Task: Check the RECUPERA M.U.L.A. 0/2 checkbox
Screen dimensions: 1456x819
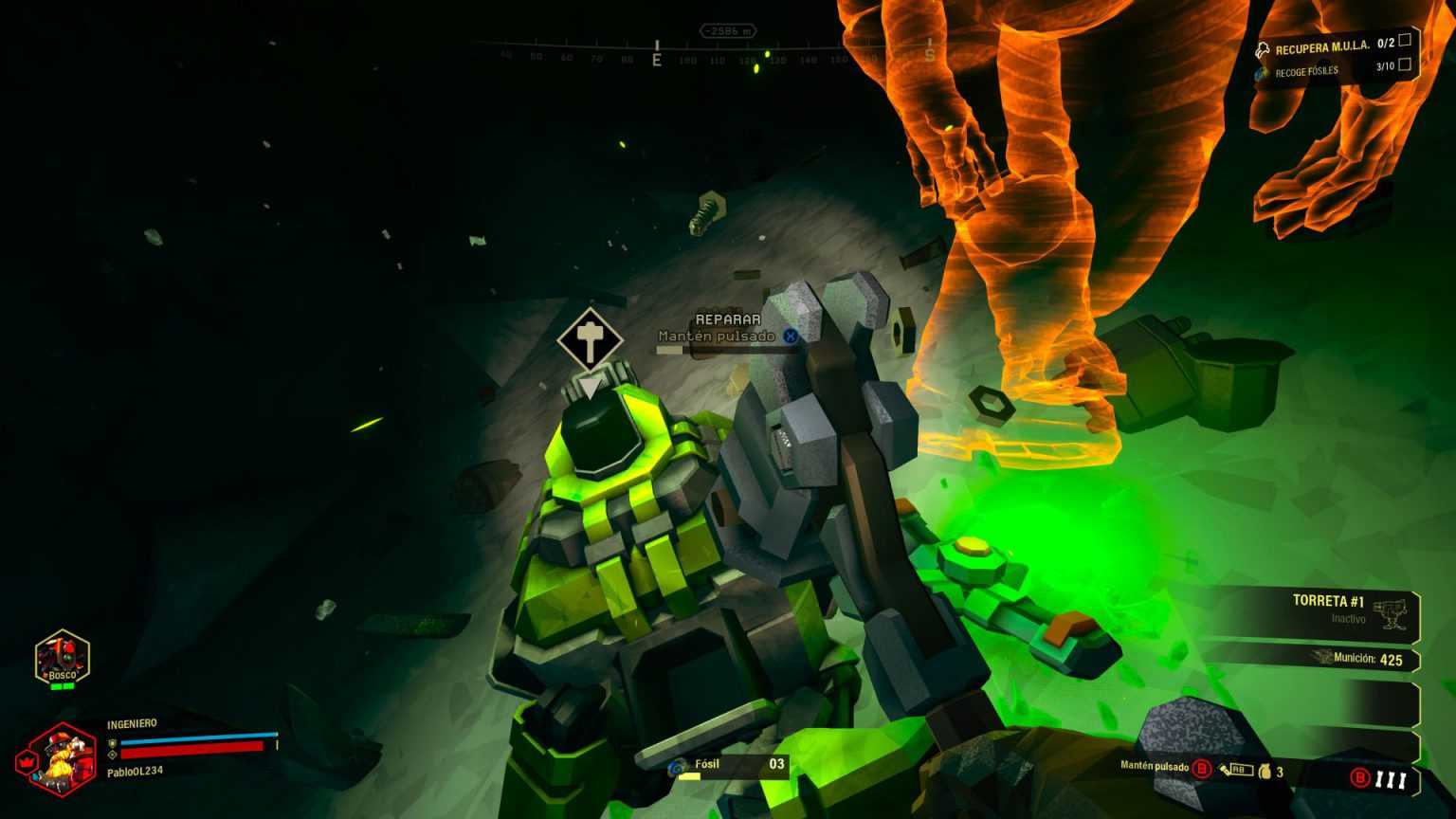Action: point(1405,42)
